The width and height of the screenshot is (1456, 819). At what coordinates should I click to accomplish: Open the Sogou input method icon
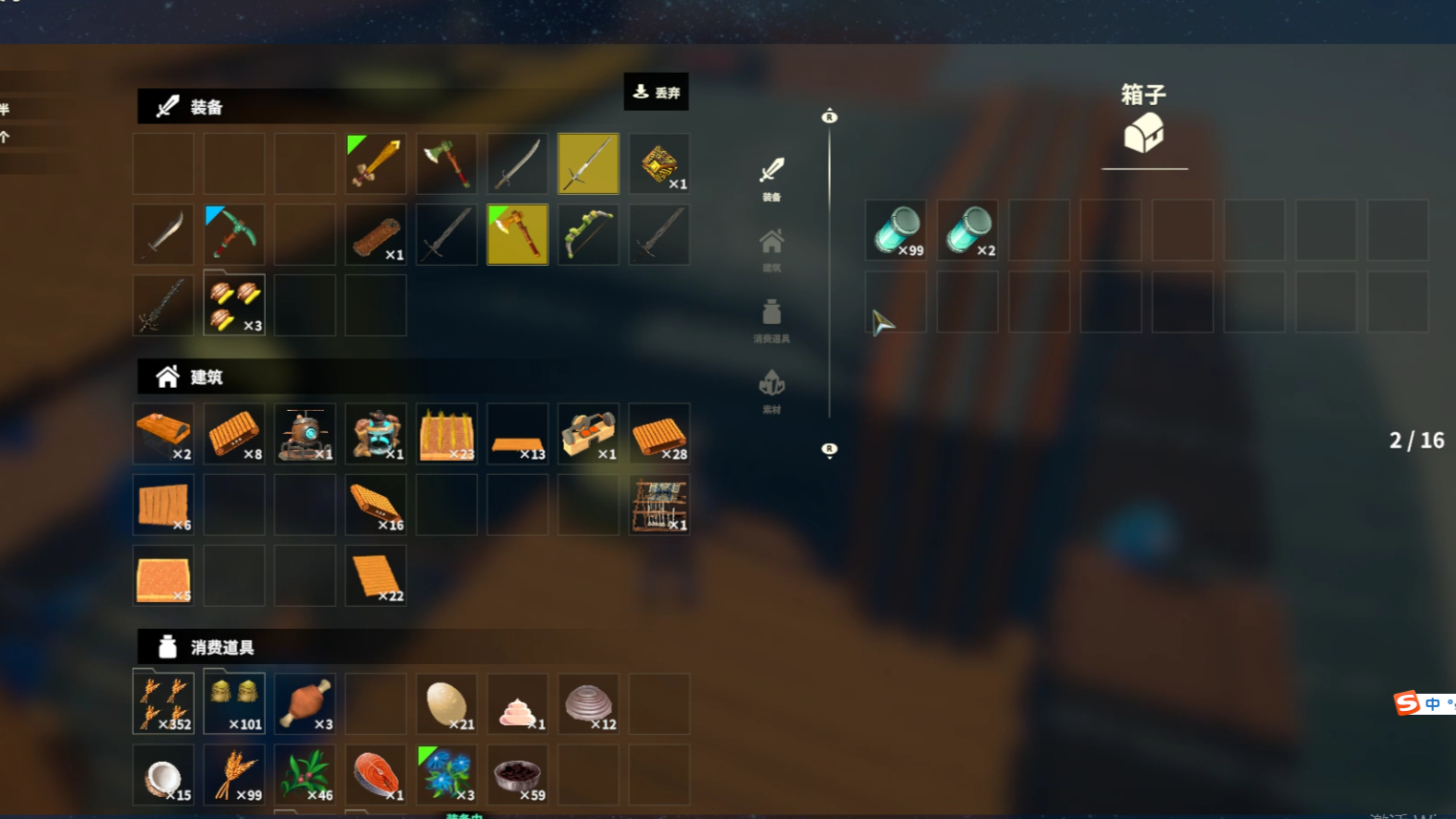[x=1407, y=703]
